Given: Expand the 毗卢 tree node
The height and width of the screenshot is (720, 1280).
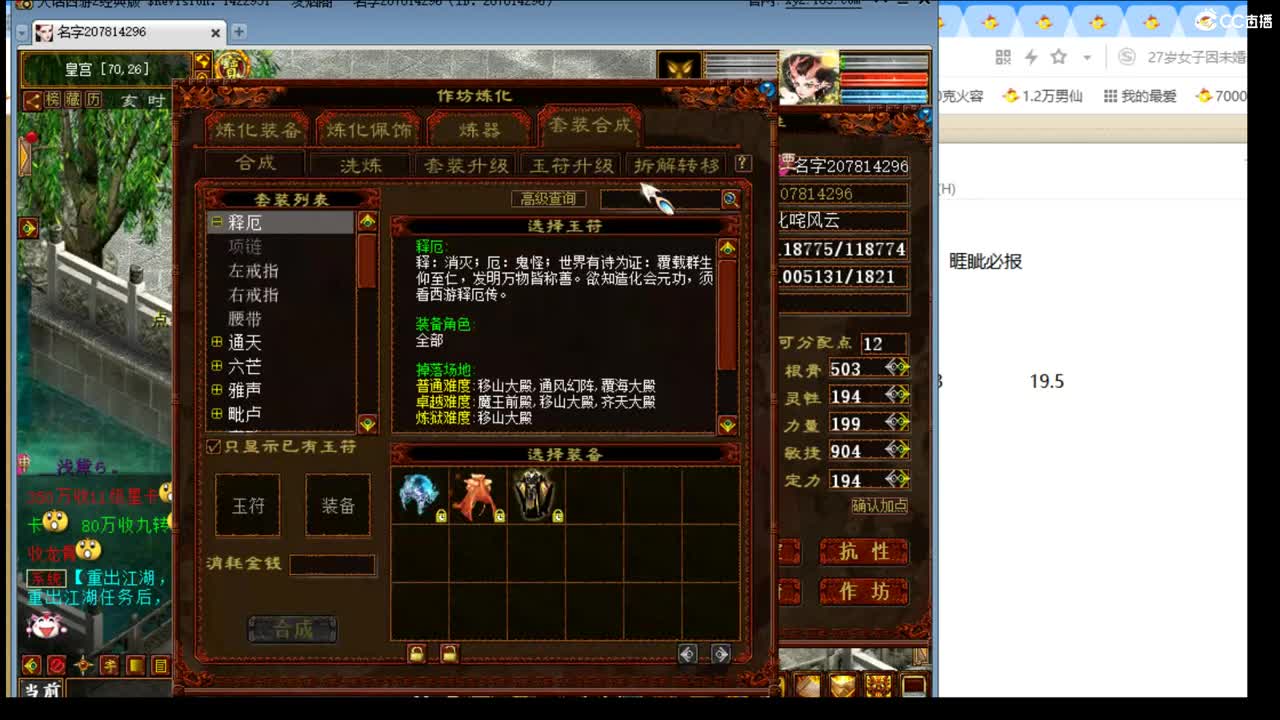Looking at the screenshot, I should [x=218, y=411].
